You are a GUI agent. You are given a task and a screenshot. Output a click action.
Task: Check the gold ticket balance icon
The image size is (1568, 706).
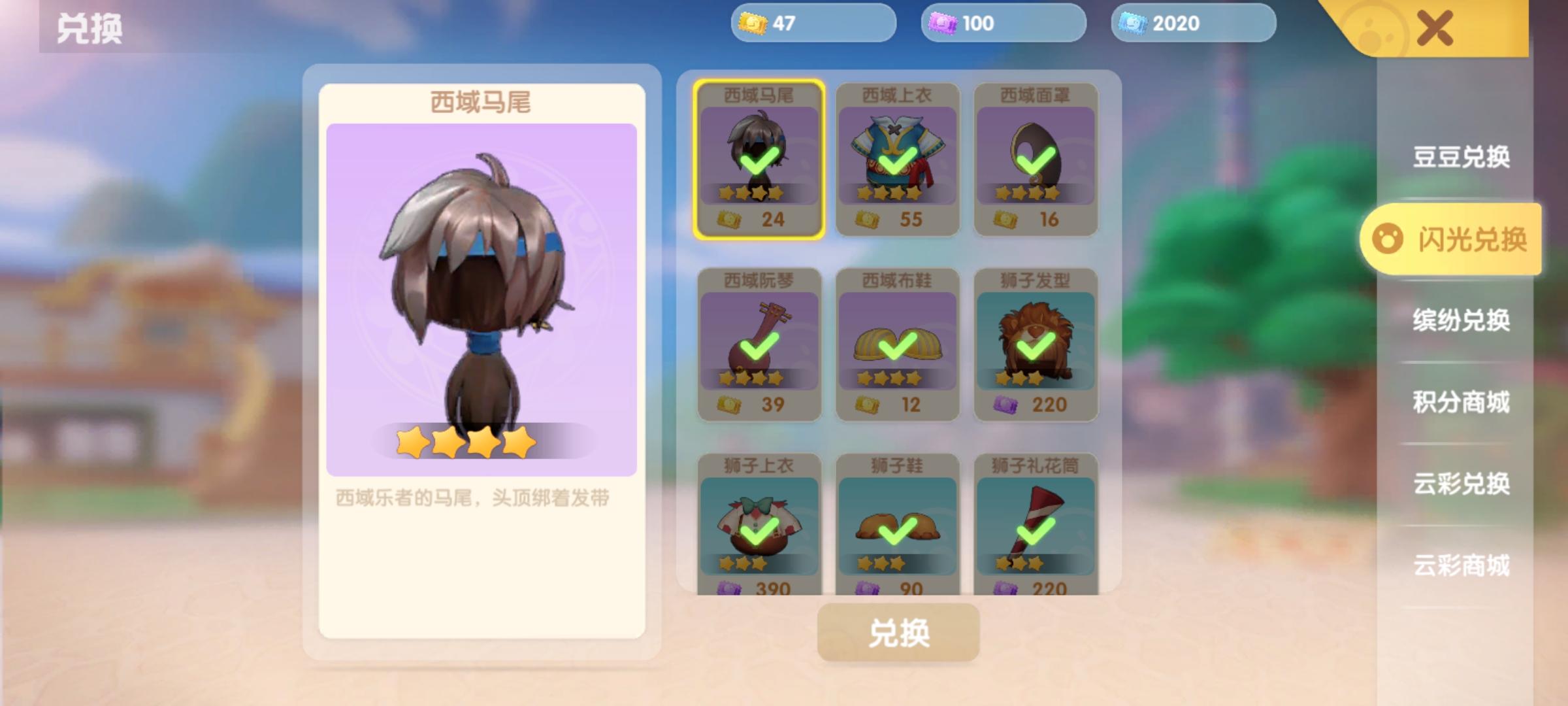tap(754, 22)
